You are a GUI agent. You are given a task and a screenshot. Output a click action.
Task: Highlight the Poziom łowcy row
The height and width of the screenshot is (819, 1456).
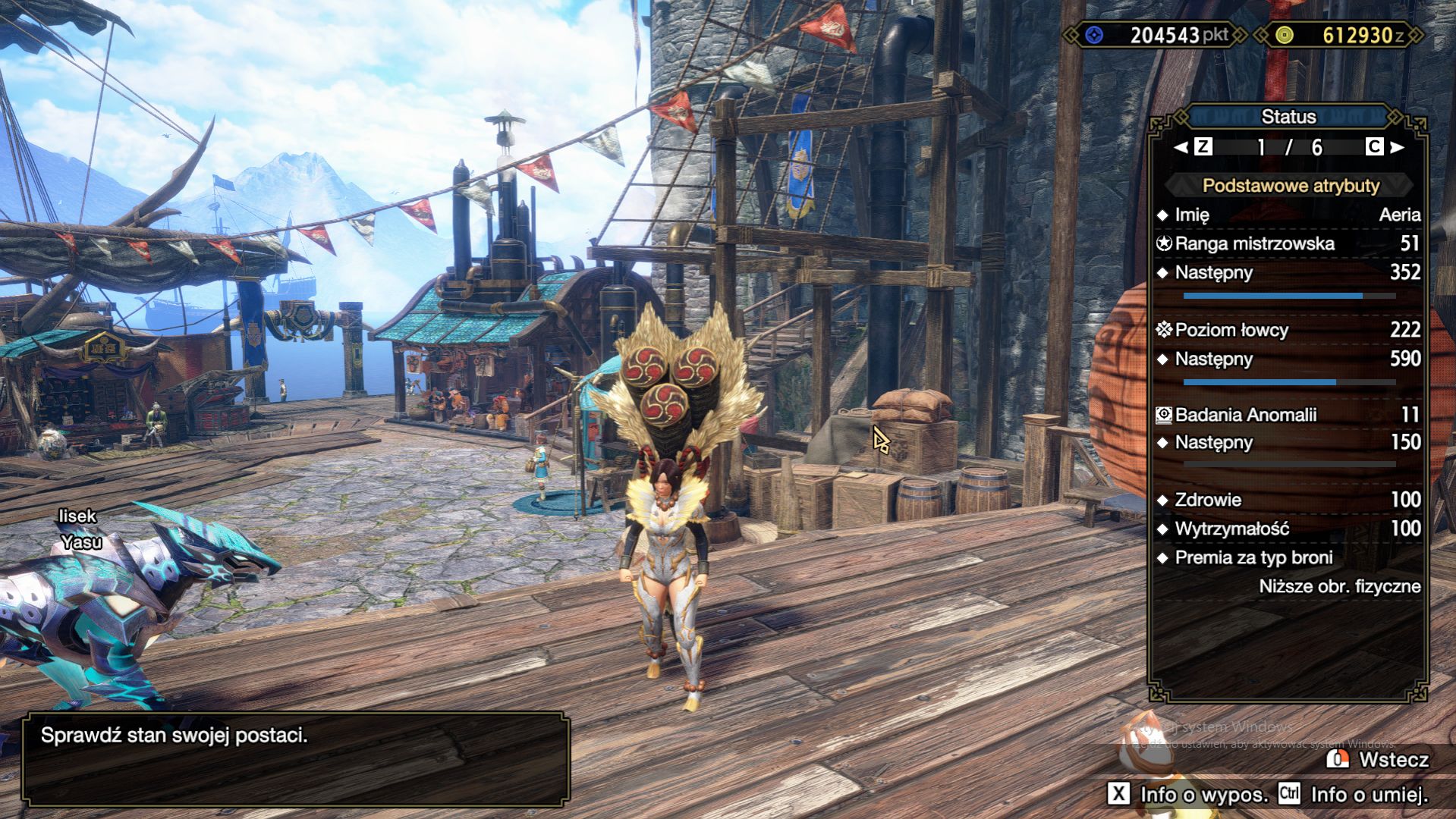(x=1288, y=330)
